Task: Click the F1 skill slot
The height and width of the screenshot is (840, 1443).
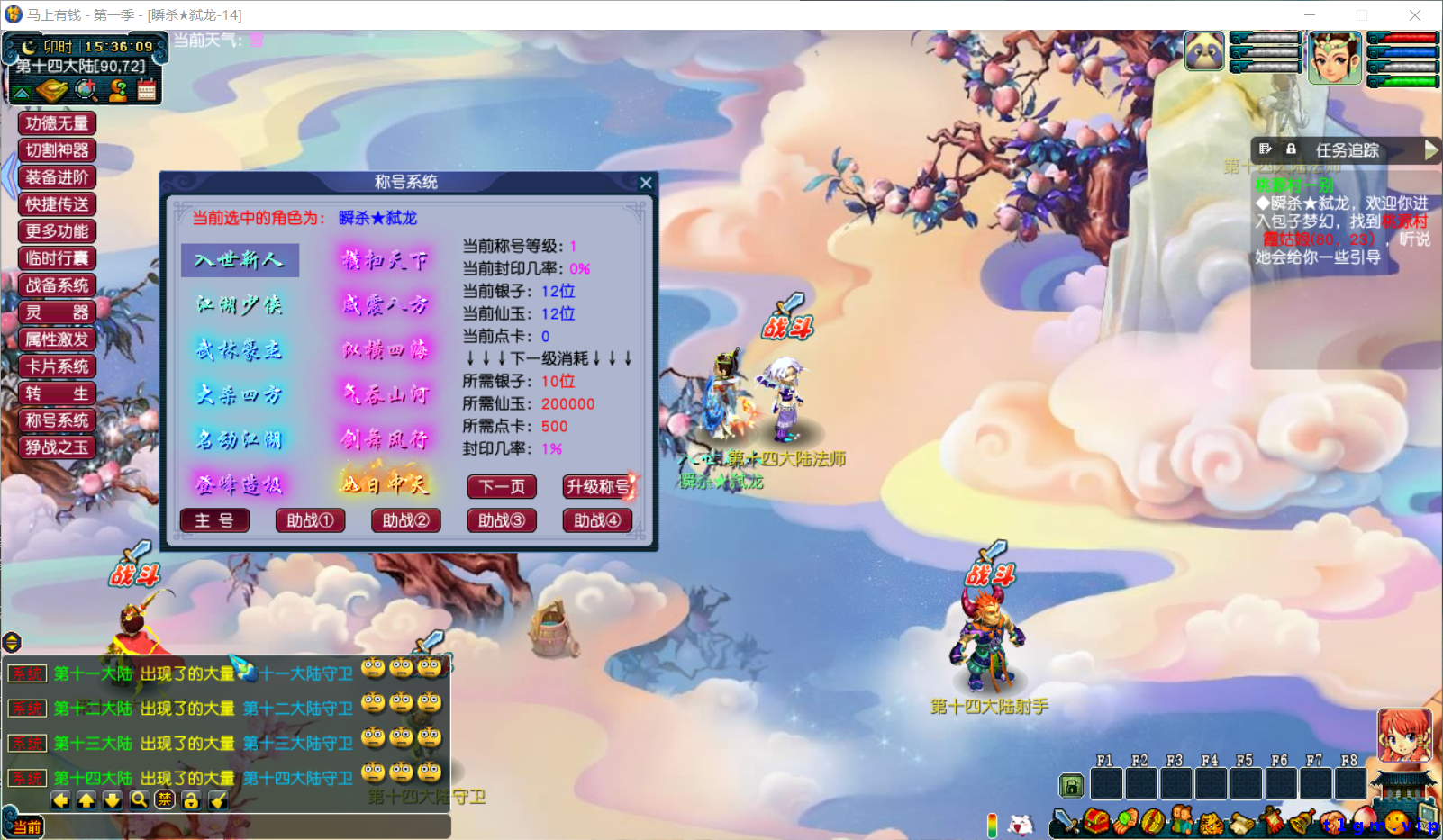Action: point(1107,783)
